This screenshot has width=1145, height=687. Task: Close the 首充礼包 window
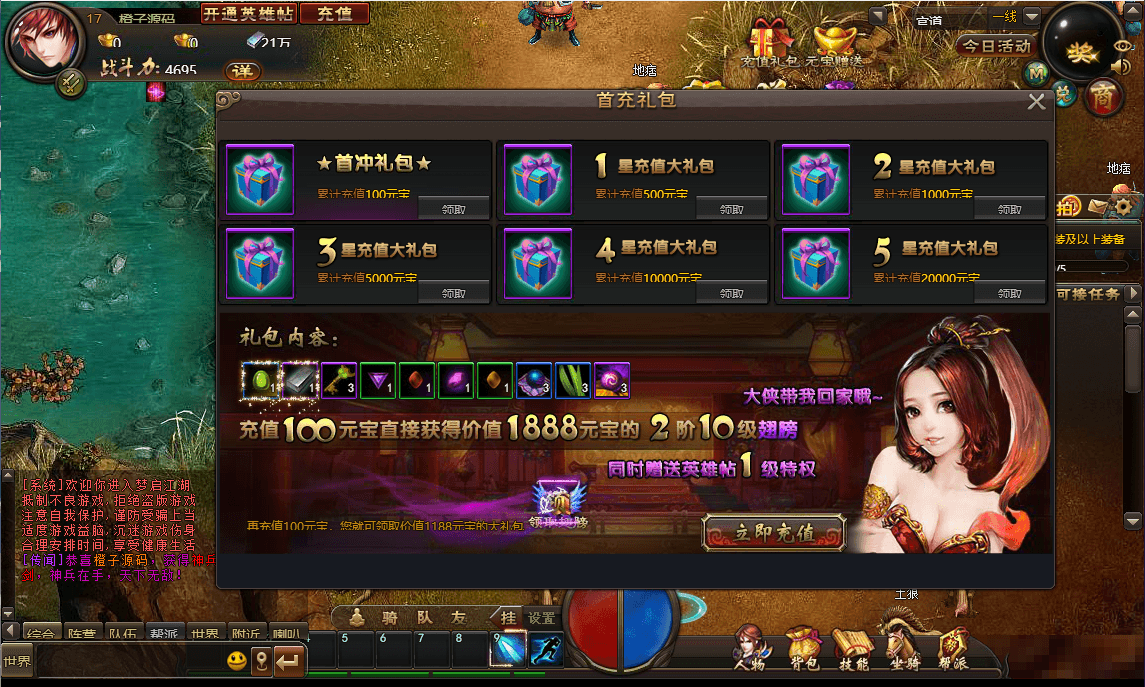[x=1036, y=101]
